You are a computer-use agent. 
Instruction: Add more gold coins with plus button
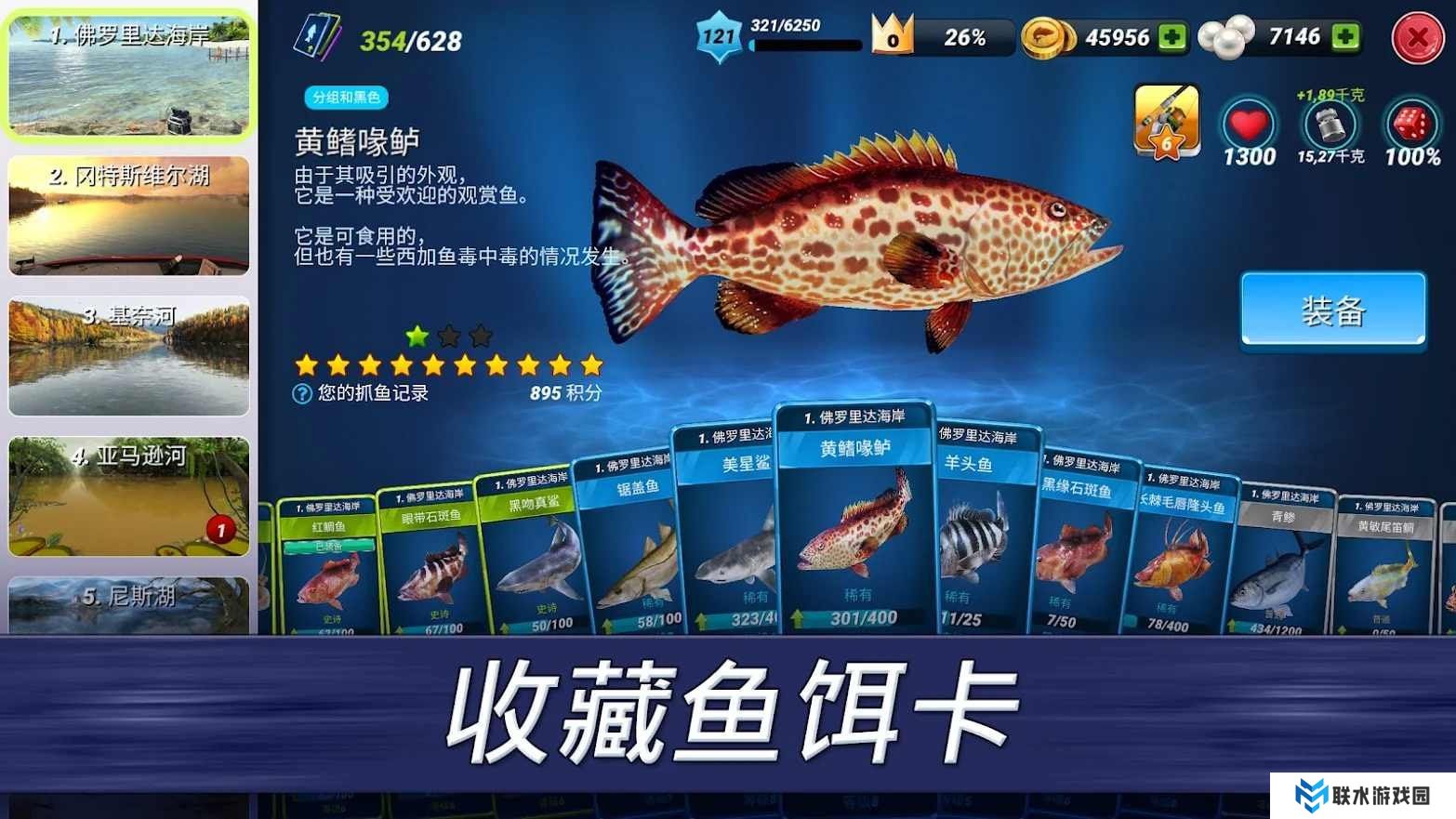(1172, 37)
